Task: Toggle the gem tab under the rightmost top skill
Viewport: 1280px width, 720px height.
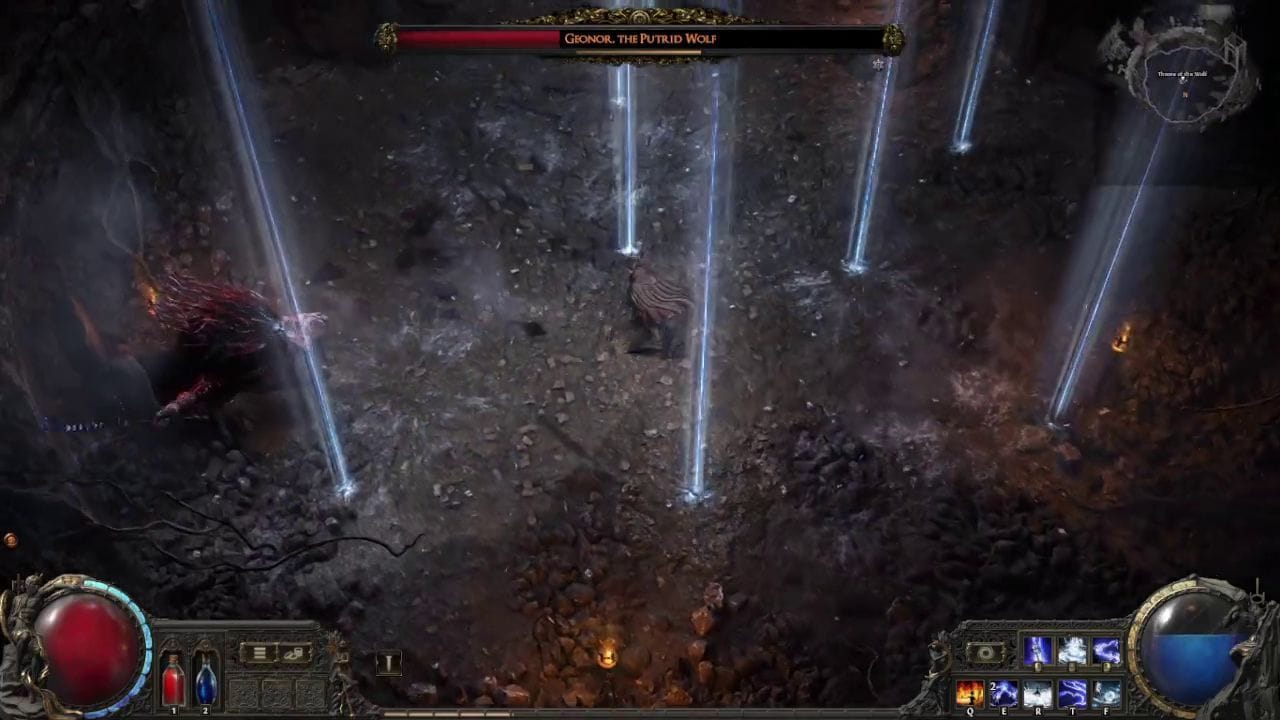Action: pyautogui.click(x=1105, y=666)
